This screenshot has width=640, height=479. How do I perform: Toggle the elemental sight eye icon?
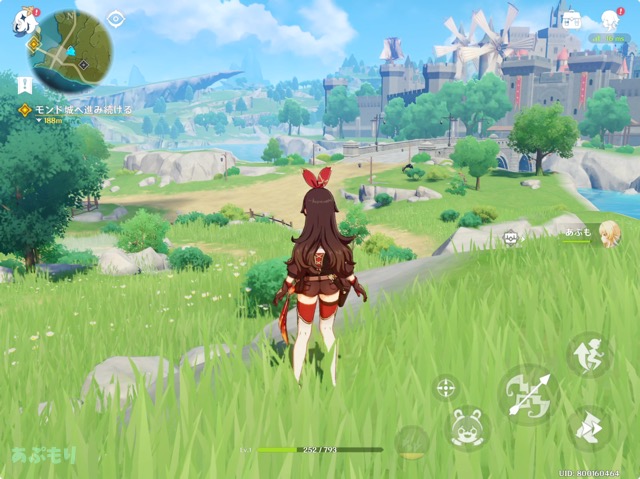pos(116,18)
